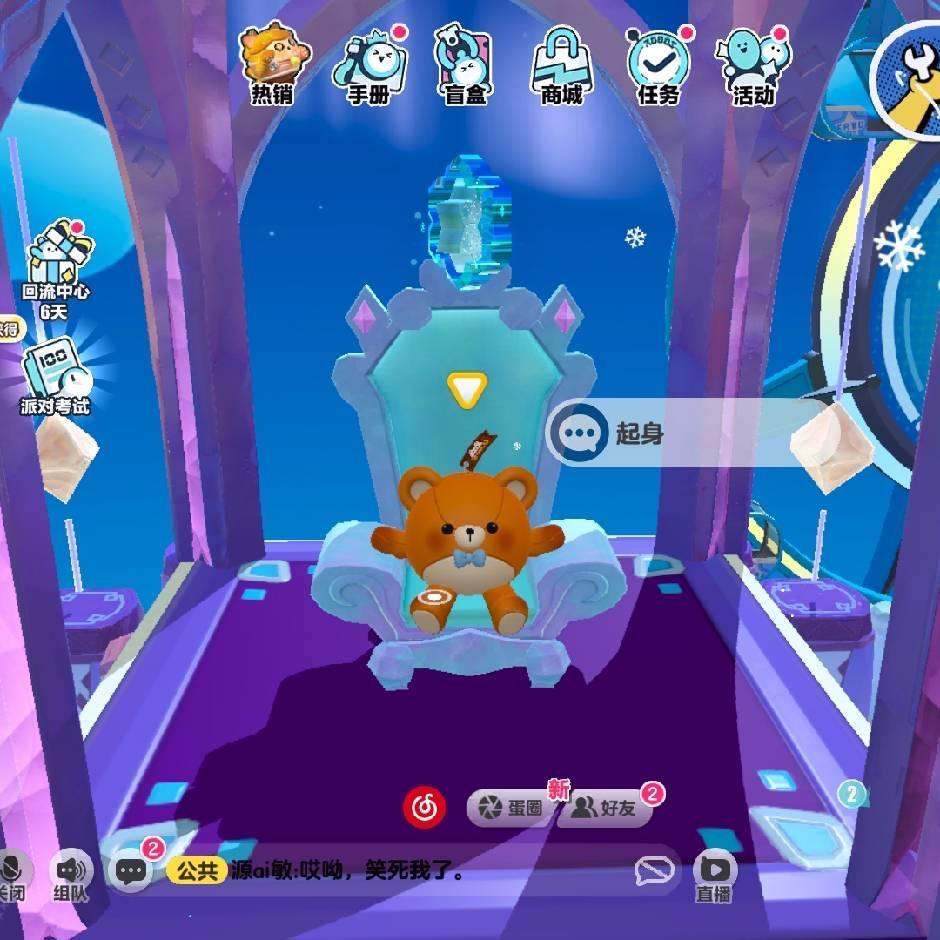Open the 活动 events menu

click(754, 62)
